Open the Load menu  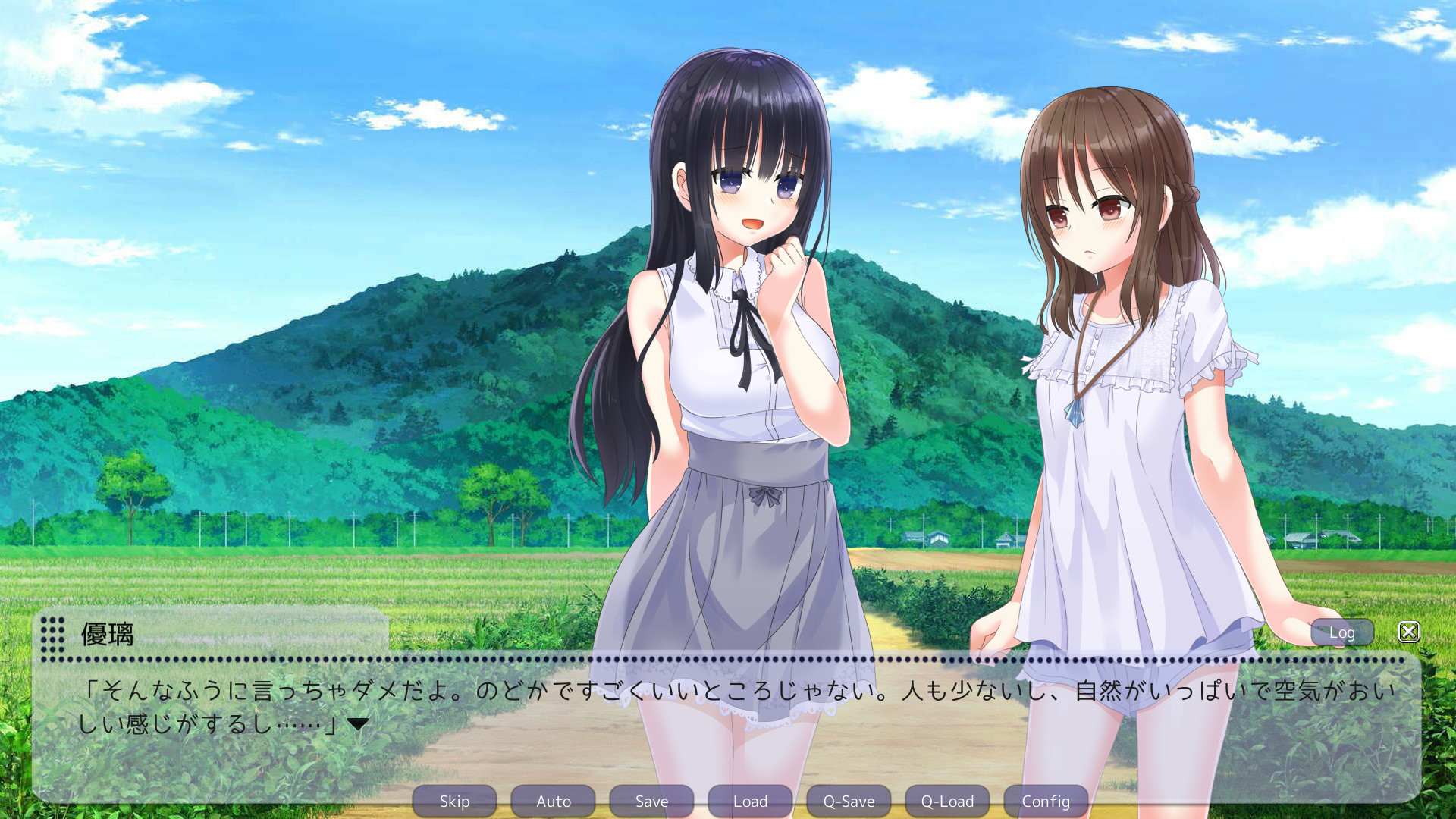pyautogui.click(x=750, y=801)
